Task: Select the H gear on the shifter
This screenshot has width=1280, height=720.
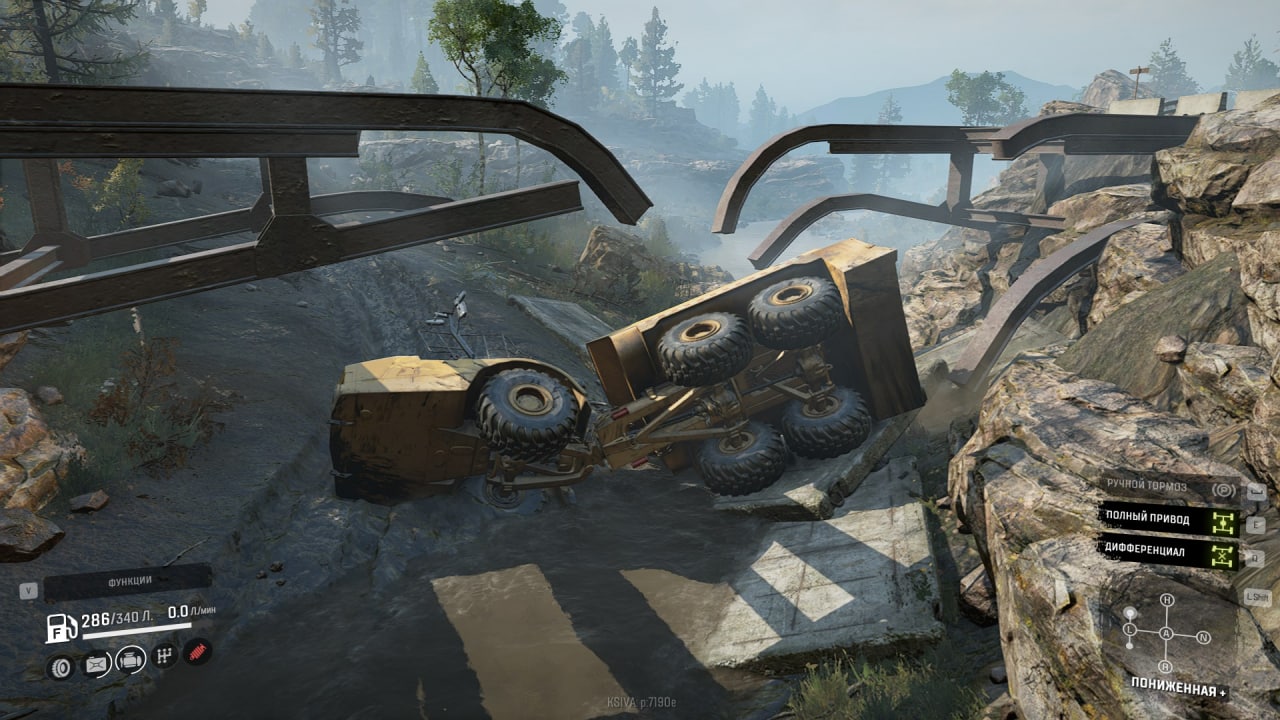Action: click(x=1166, y=600)
